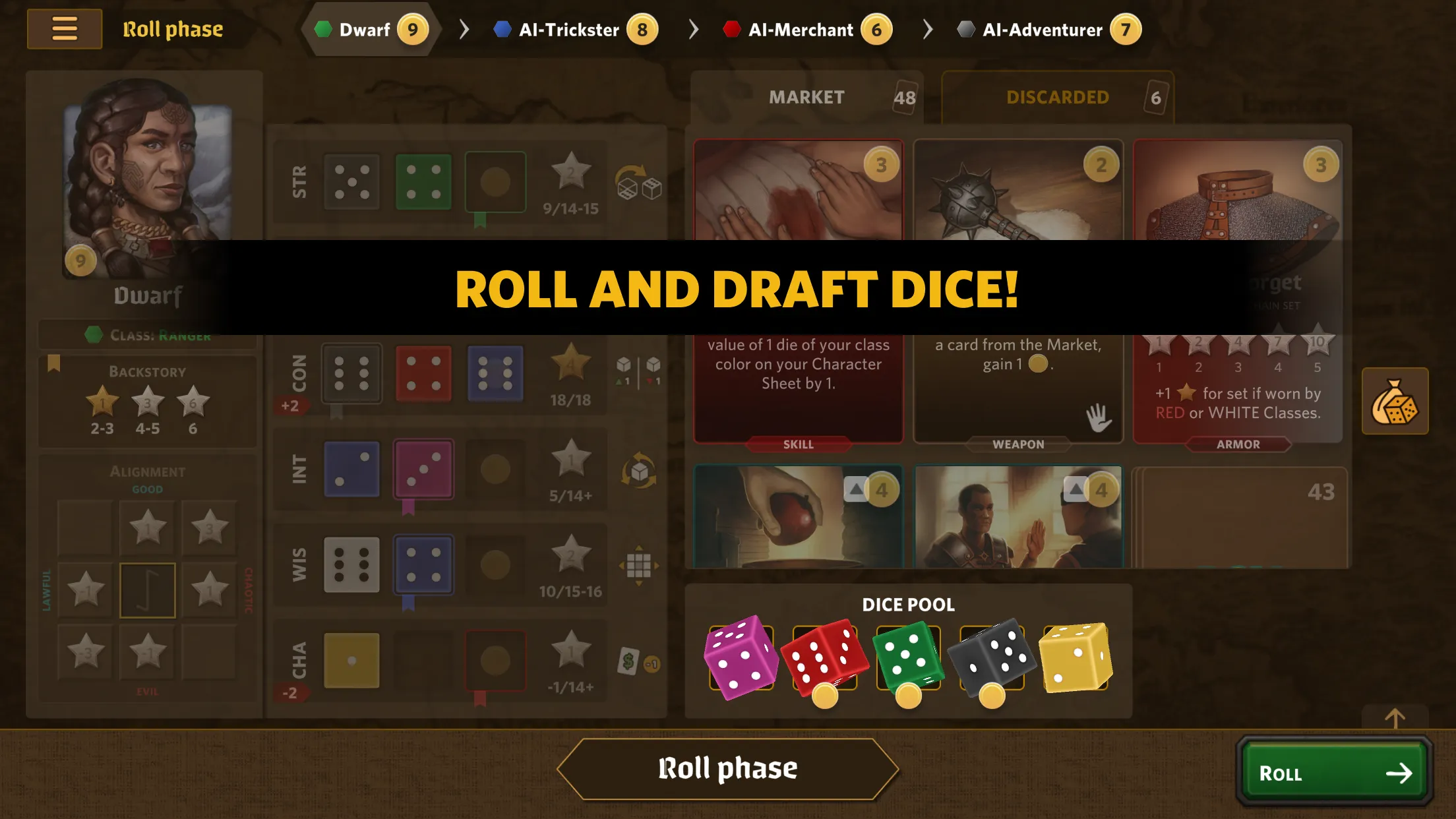This screenshot has height=819, width=1456.
Task: Click the up arrow button above Roll
Action: pyautogui.click(x=1395, y=717)
